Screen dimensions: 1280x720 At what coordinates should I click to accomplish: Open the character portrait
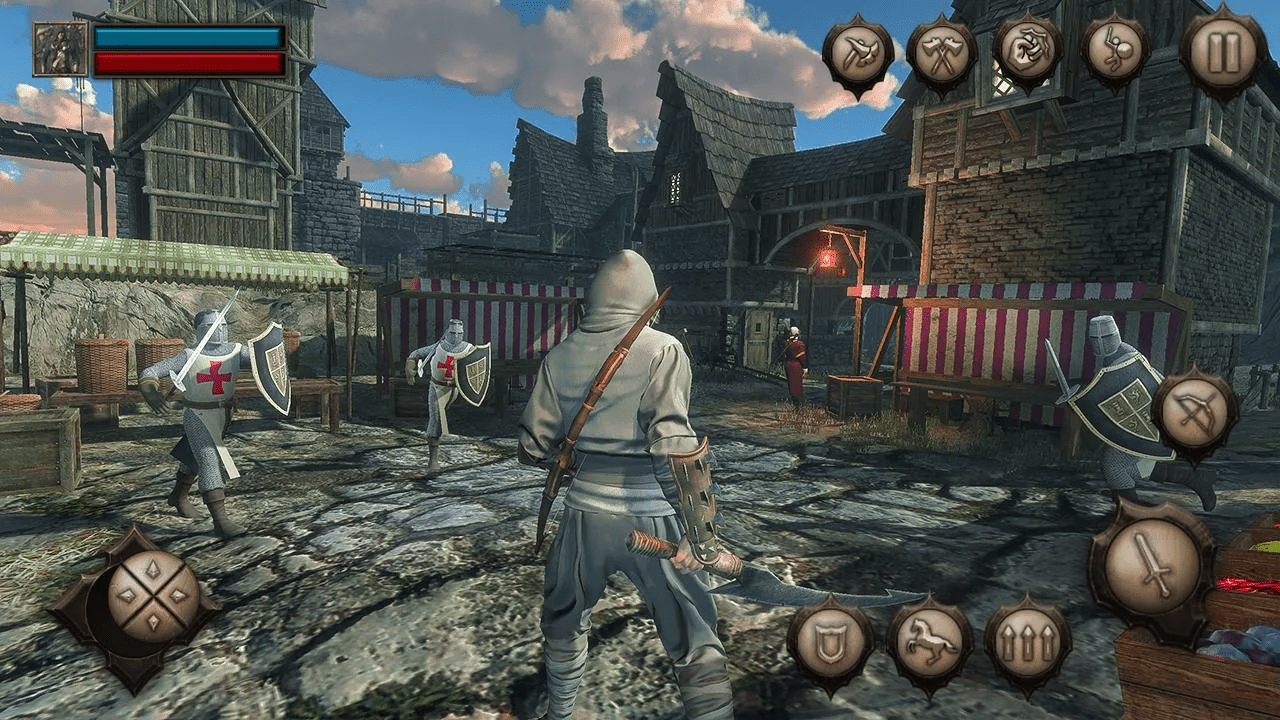60,49
